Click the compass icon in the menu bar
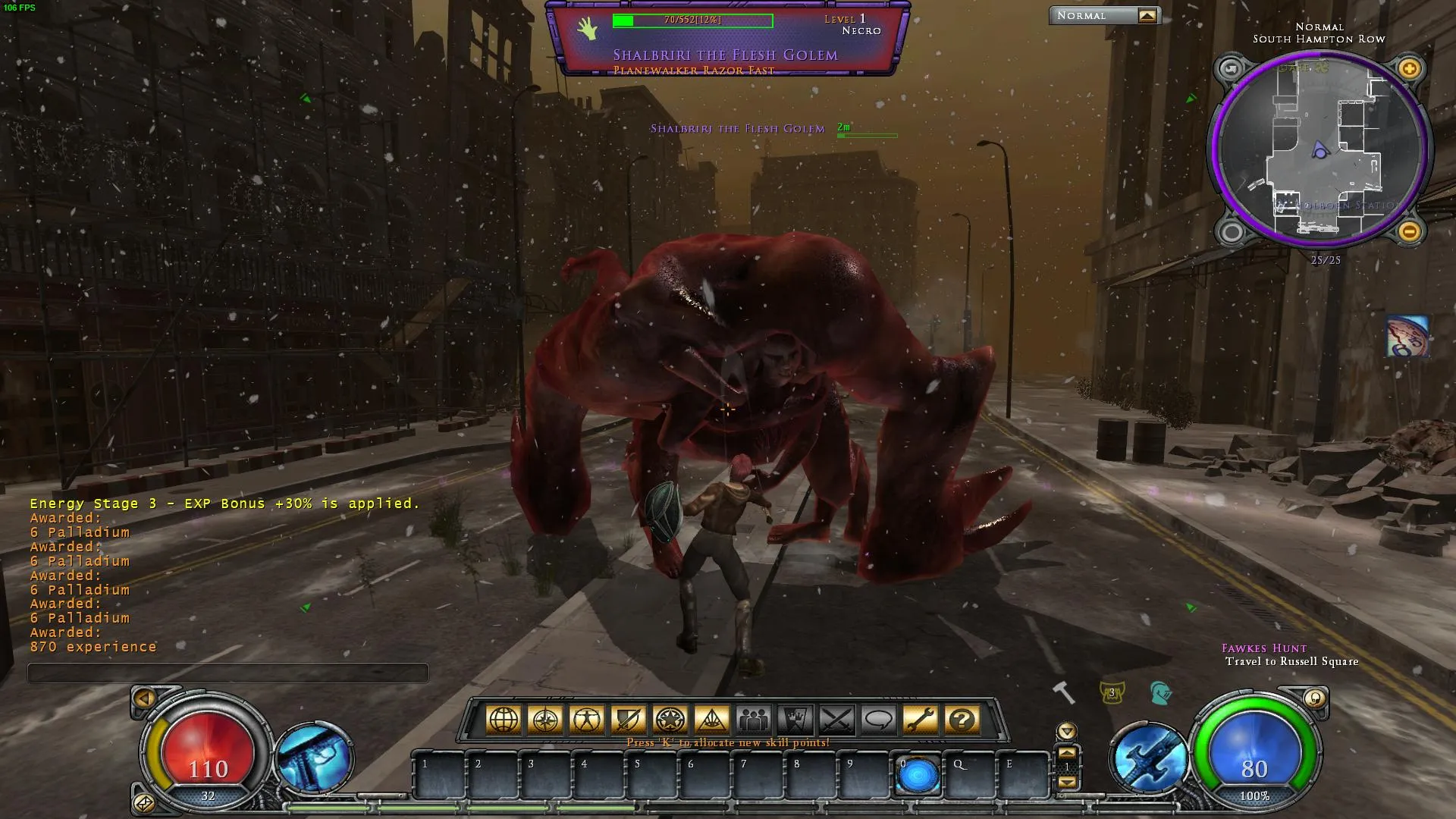The image size is (1456, 819). click(545, 720)
